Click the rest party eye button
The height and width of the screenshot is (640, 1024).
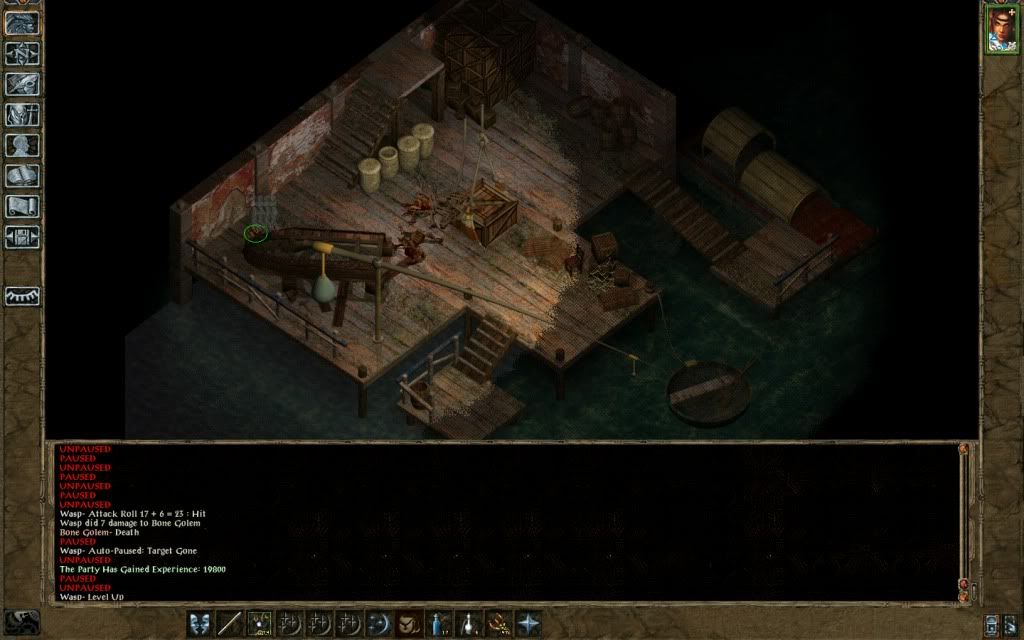tap(22, 297)
